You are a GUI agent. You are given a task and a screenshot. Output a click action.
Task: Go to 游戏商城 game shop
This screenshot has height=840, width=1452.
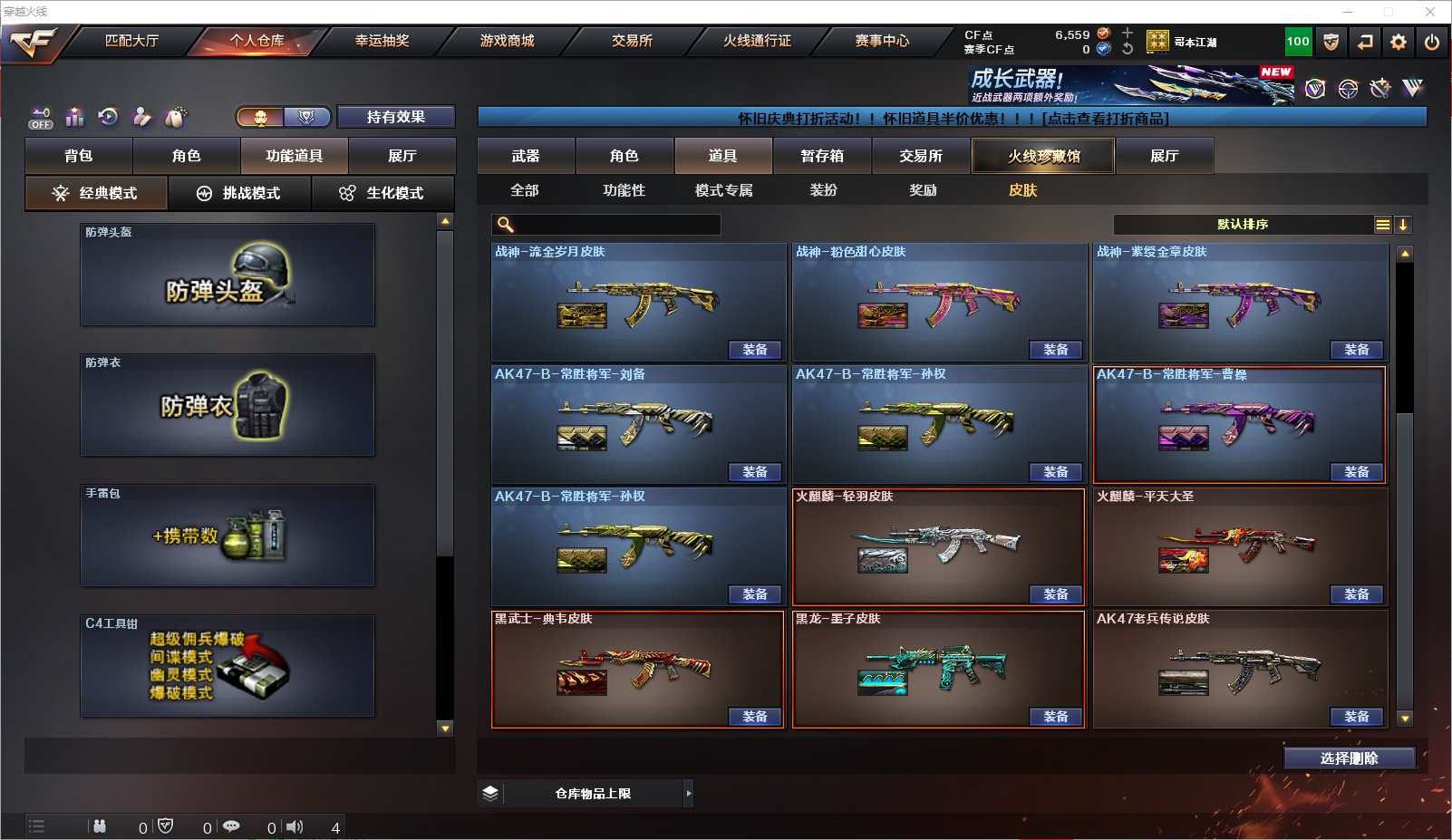[507, 41]
